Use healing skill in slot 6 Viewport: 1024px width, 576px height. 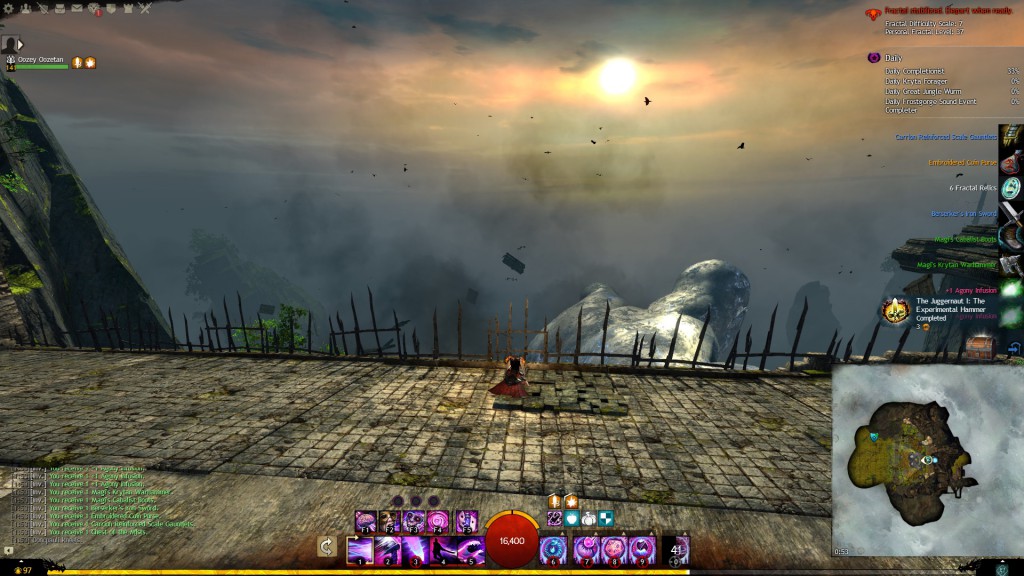(553, 550)
